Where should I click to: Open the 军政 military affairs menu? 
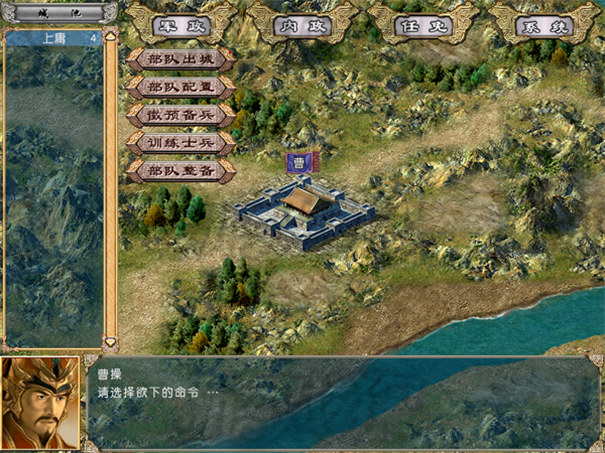point(180,24)
